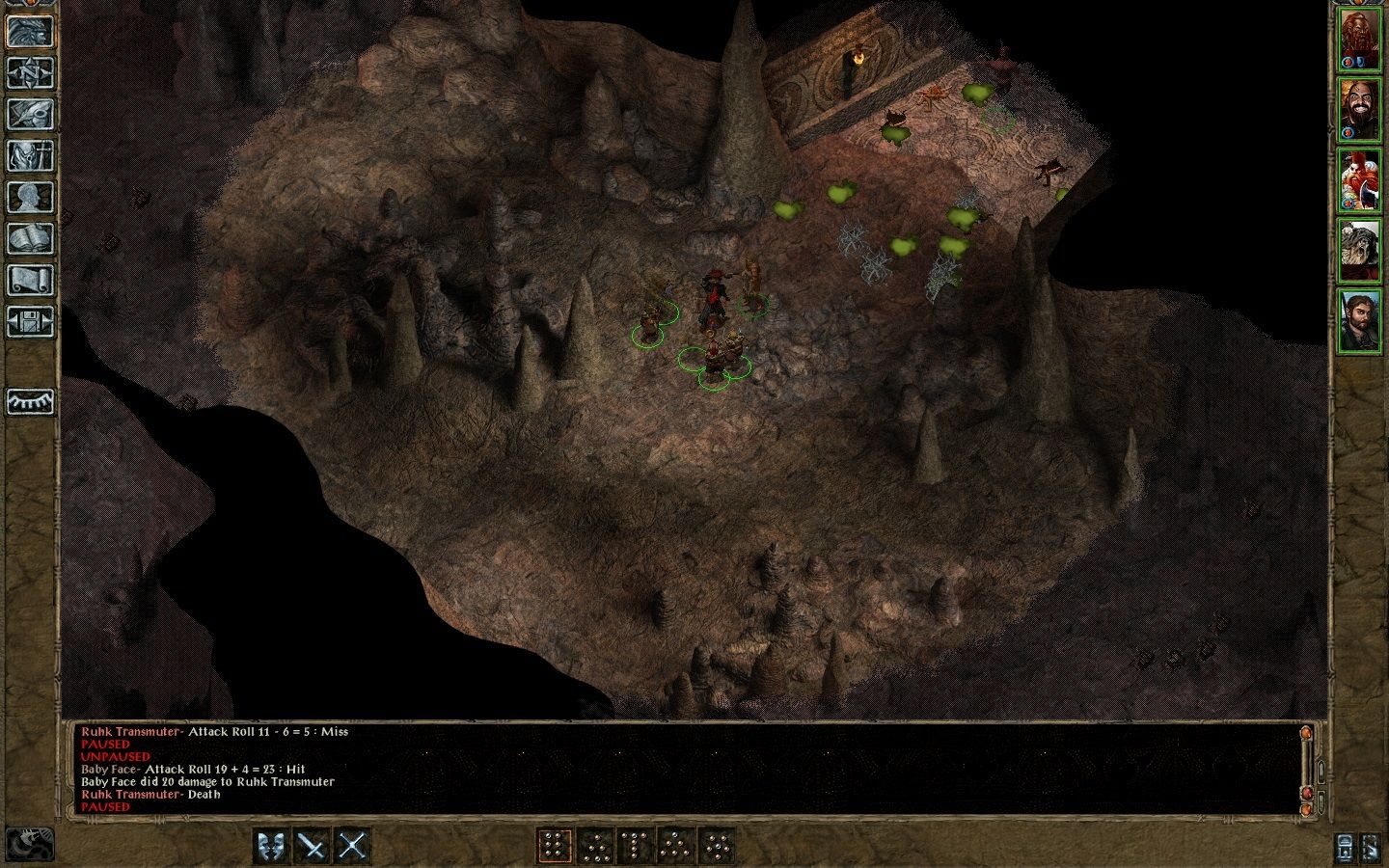The width and height of the screenshot is (1389, 868).
Task: Click the return to game sidebar button
Action: click(x=31, y=31)
